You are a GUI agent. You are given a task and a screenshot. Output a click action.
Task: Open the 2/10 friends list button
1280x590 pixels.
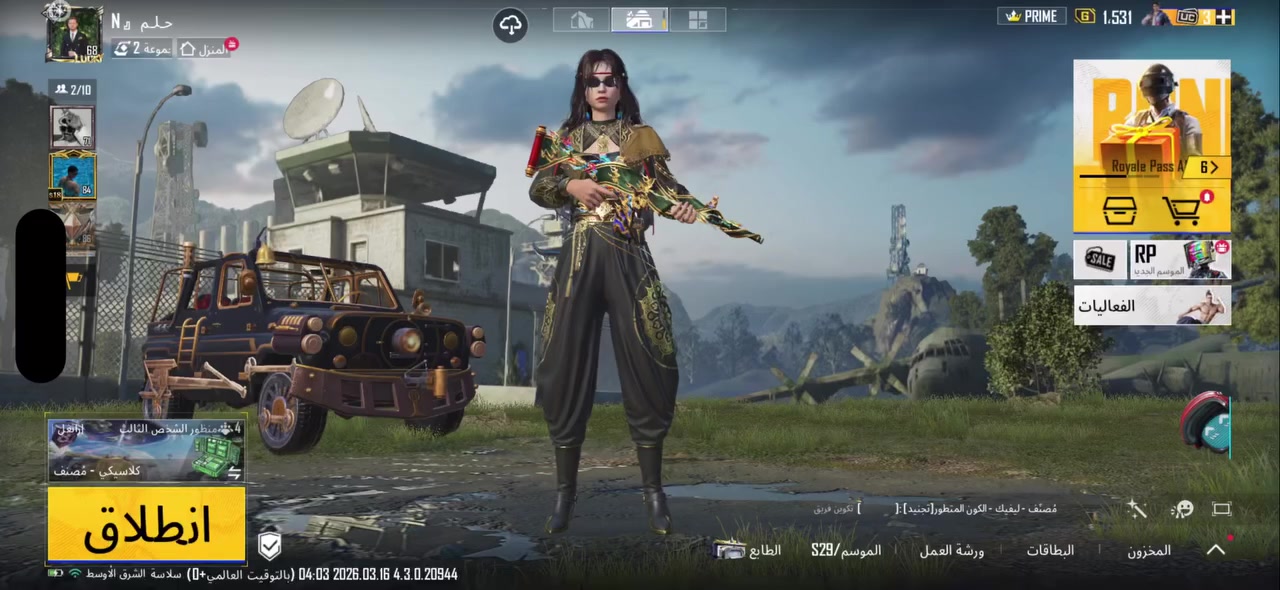tap(73, 90)
